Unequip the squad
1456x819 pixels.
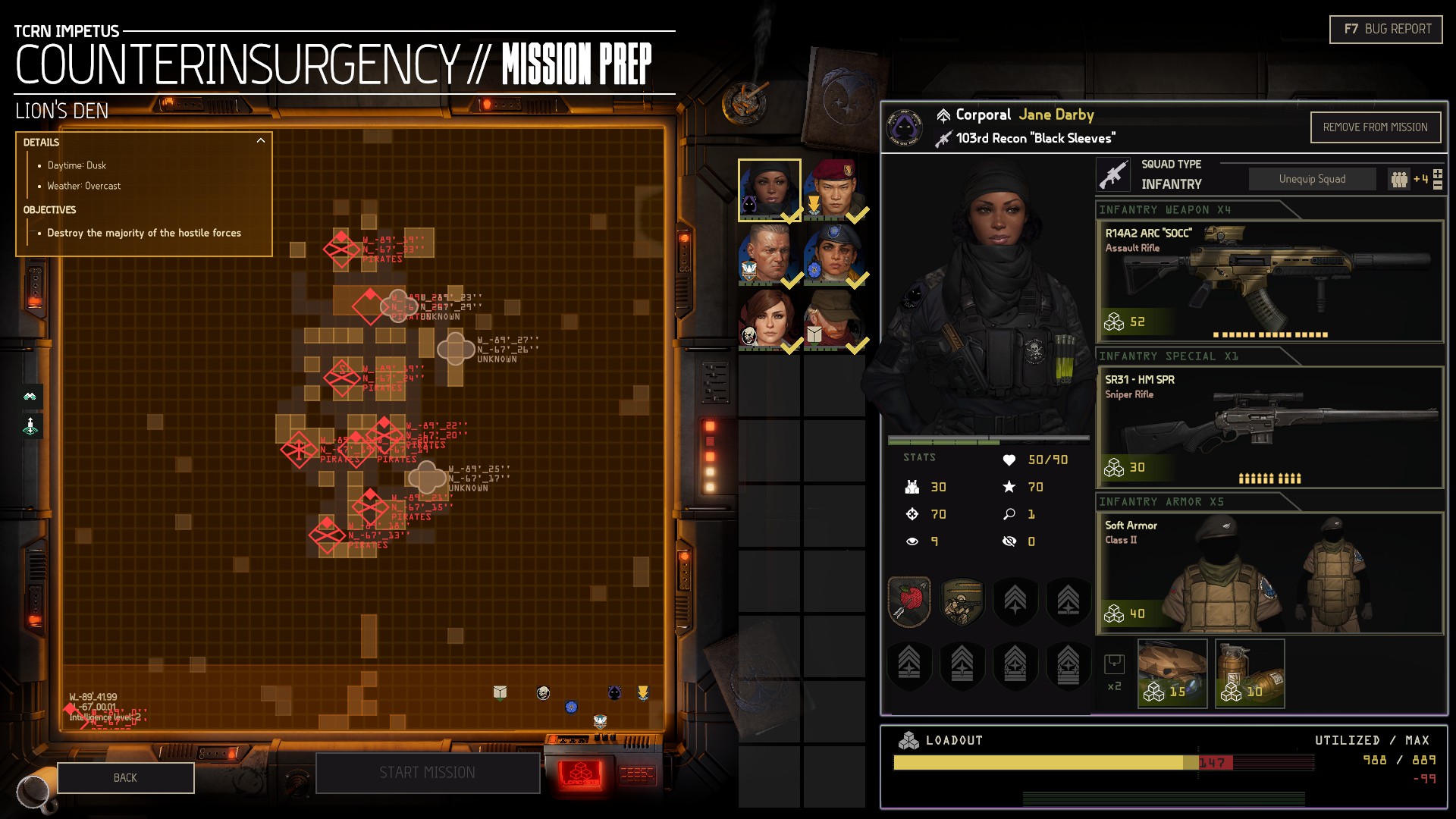click(1312, 179)
